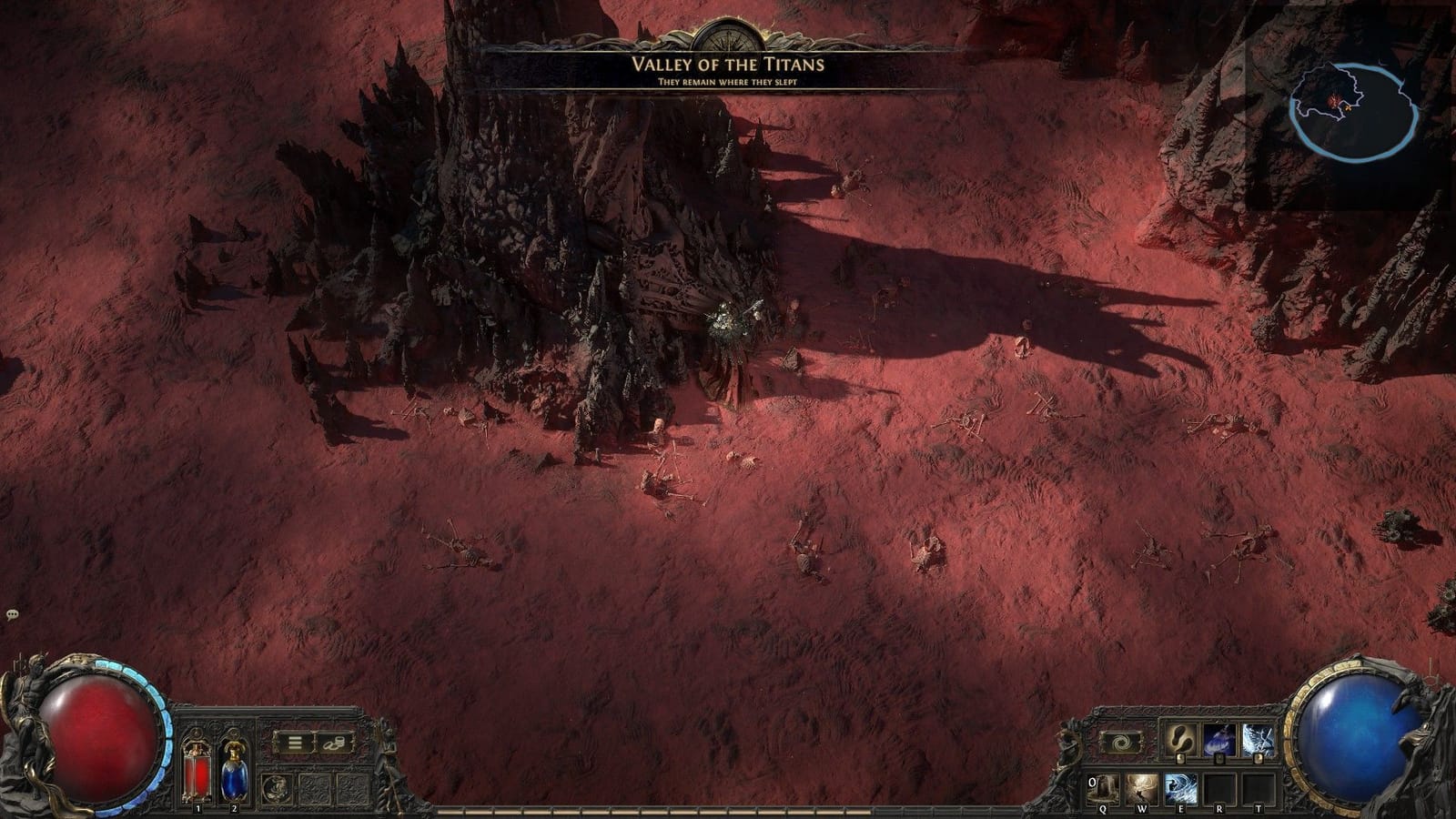Image resolution: width=1456 pixels, height=819 pixels.
Task: Trigger the winged frost skill icon on the skill bar
Action: [1259, 739]
